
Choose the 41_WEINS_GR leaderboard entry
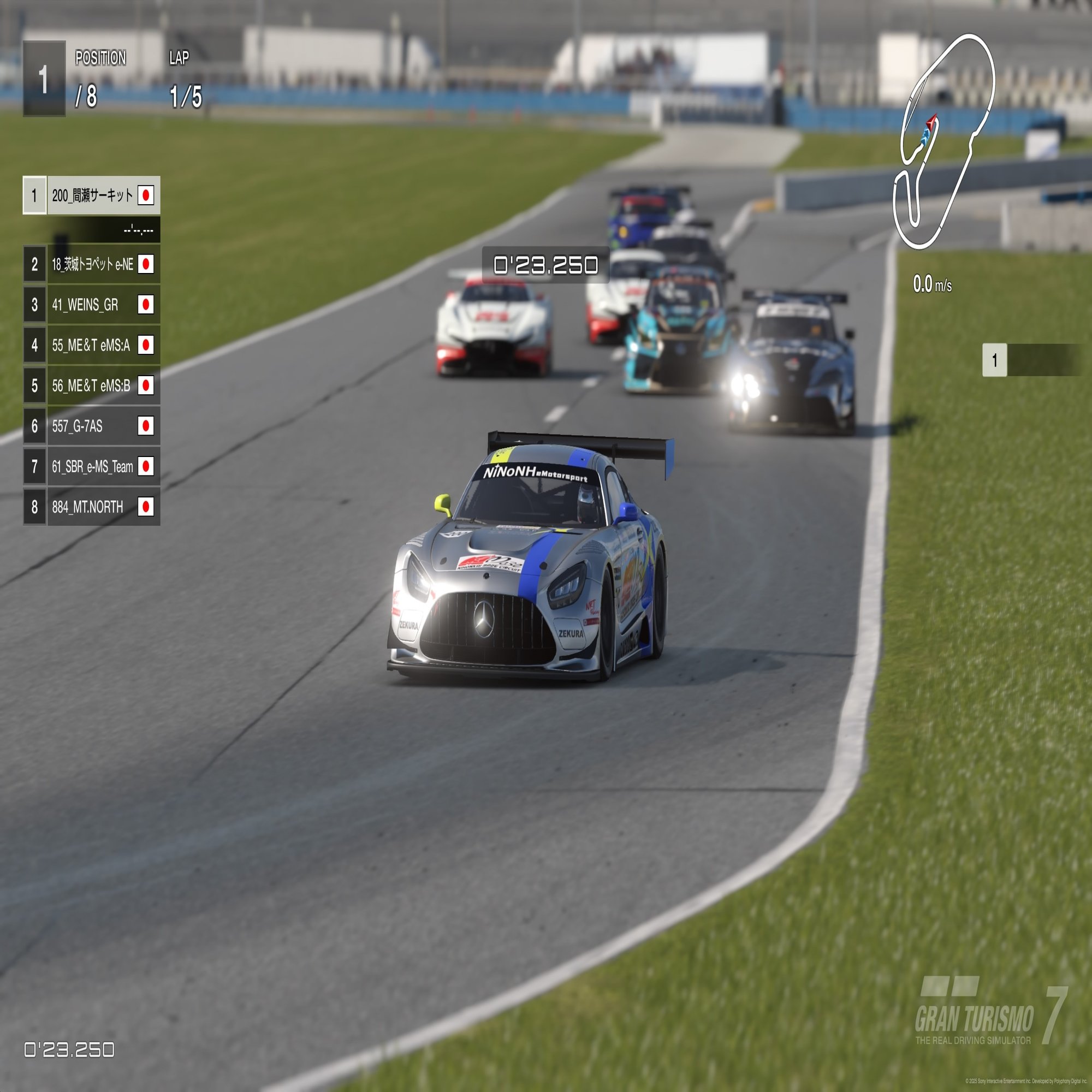tap(92, 305)
